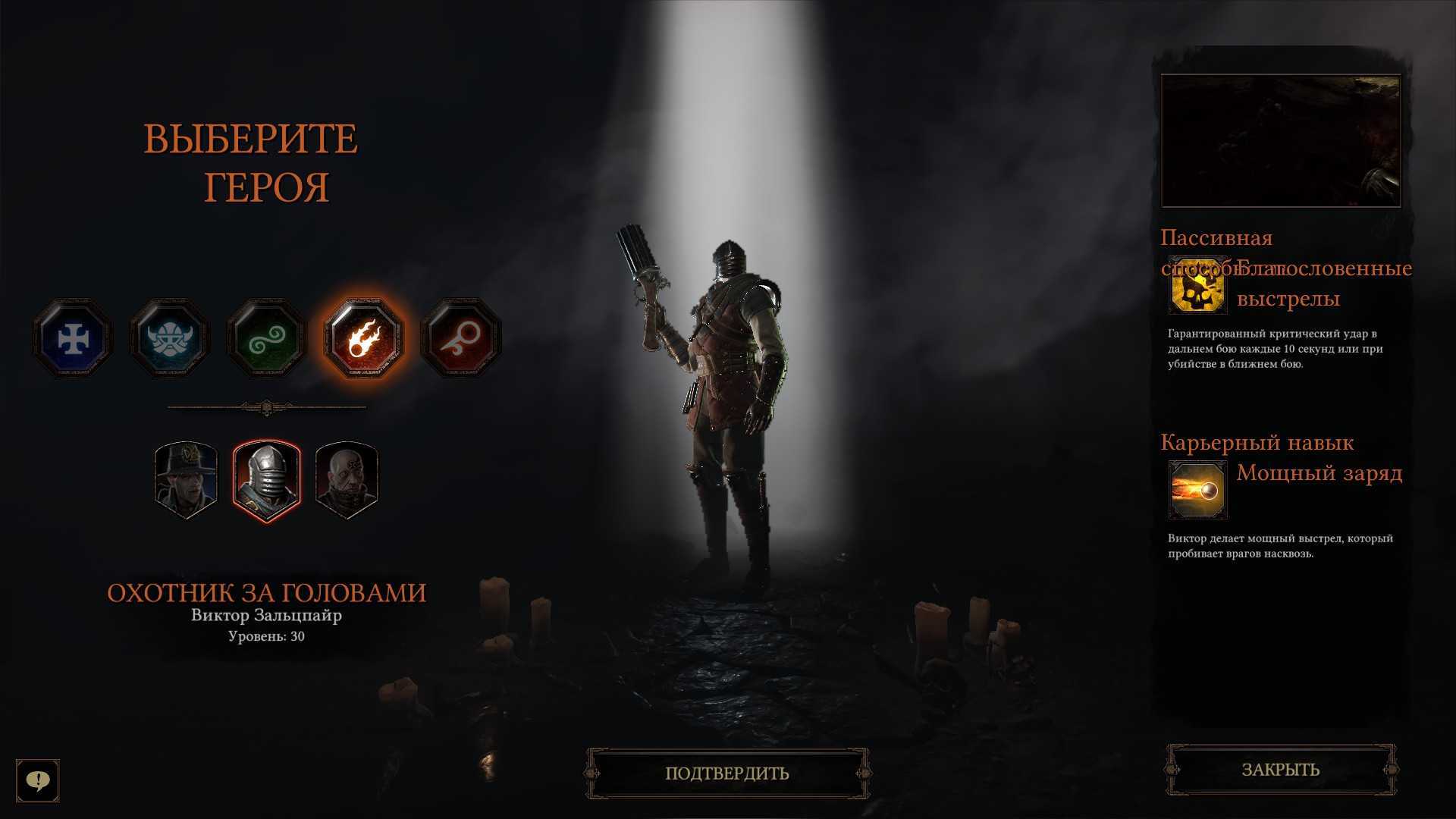1456x819 pixels.
Task: Pick the green swirl hero emblem
Action: click(266, 338)
